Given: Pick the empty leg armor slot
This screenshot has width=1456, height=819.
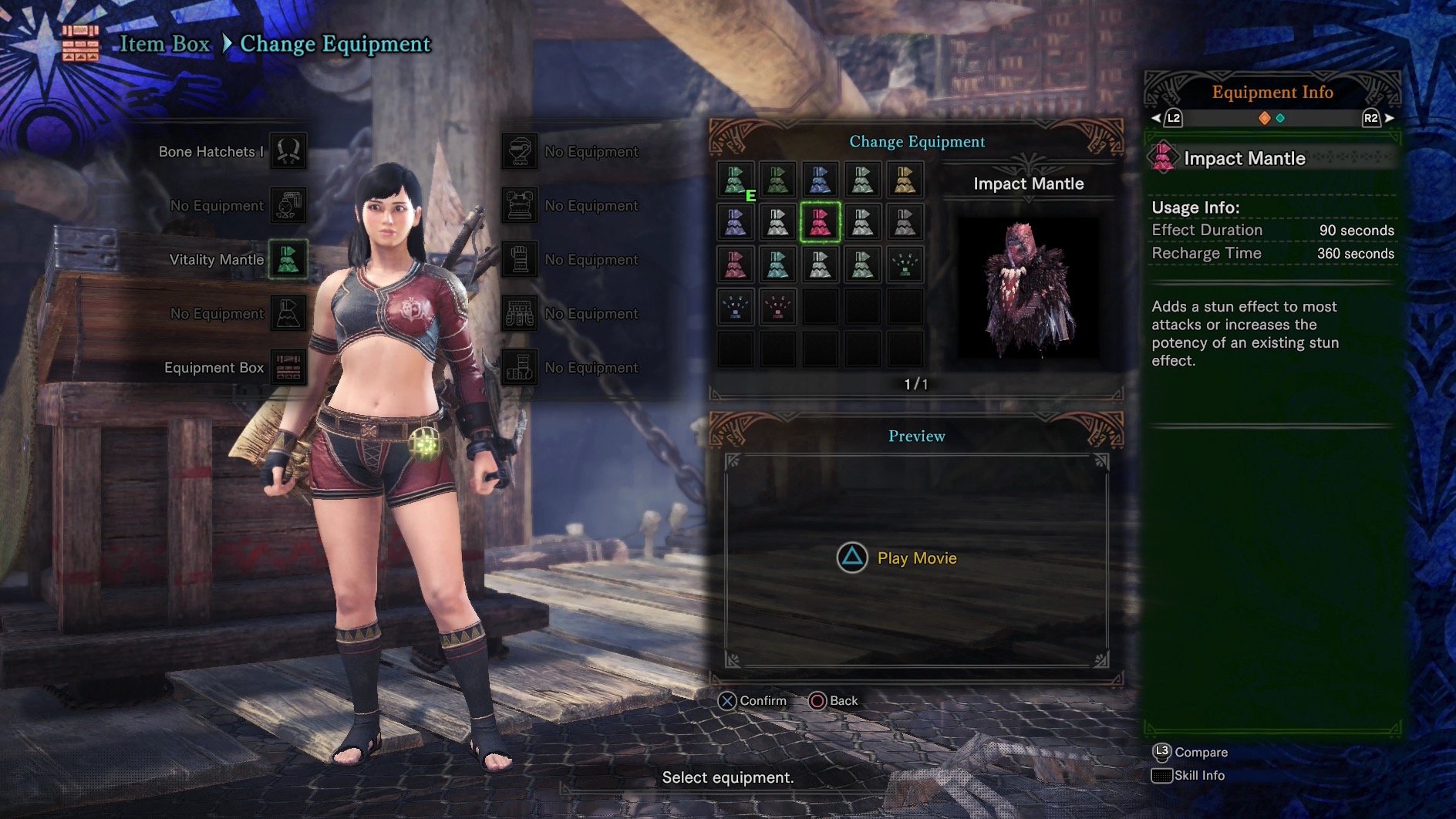Looking at the screenshot, I should [x=520, y=367].
